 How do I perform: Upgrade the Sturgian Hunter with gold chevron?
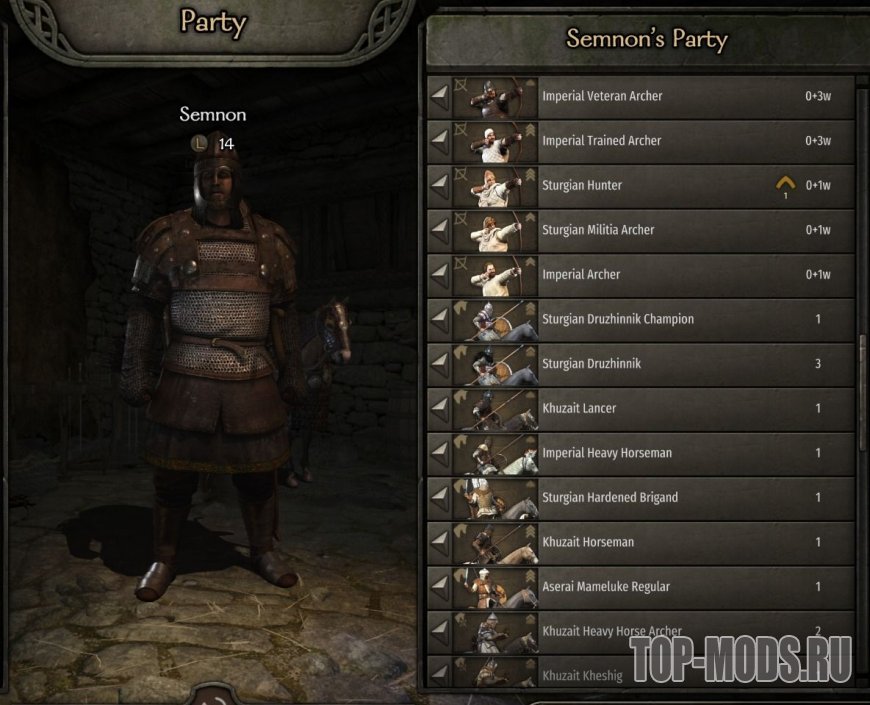(786, 185)
